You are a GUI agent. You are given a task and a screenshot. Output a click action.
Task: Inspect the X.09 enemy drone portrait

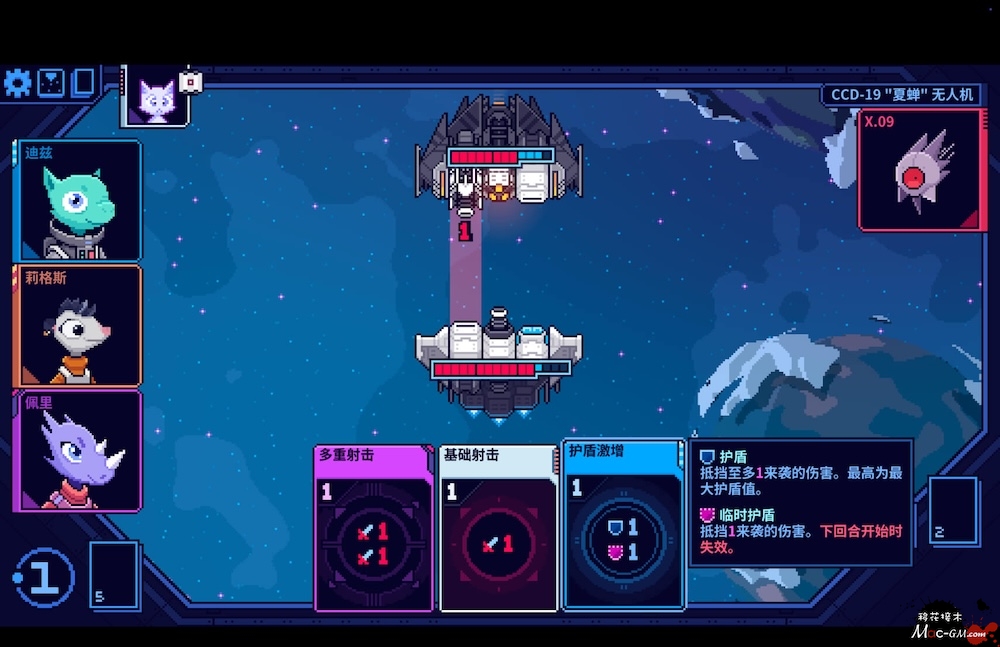921,170
